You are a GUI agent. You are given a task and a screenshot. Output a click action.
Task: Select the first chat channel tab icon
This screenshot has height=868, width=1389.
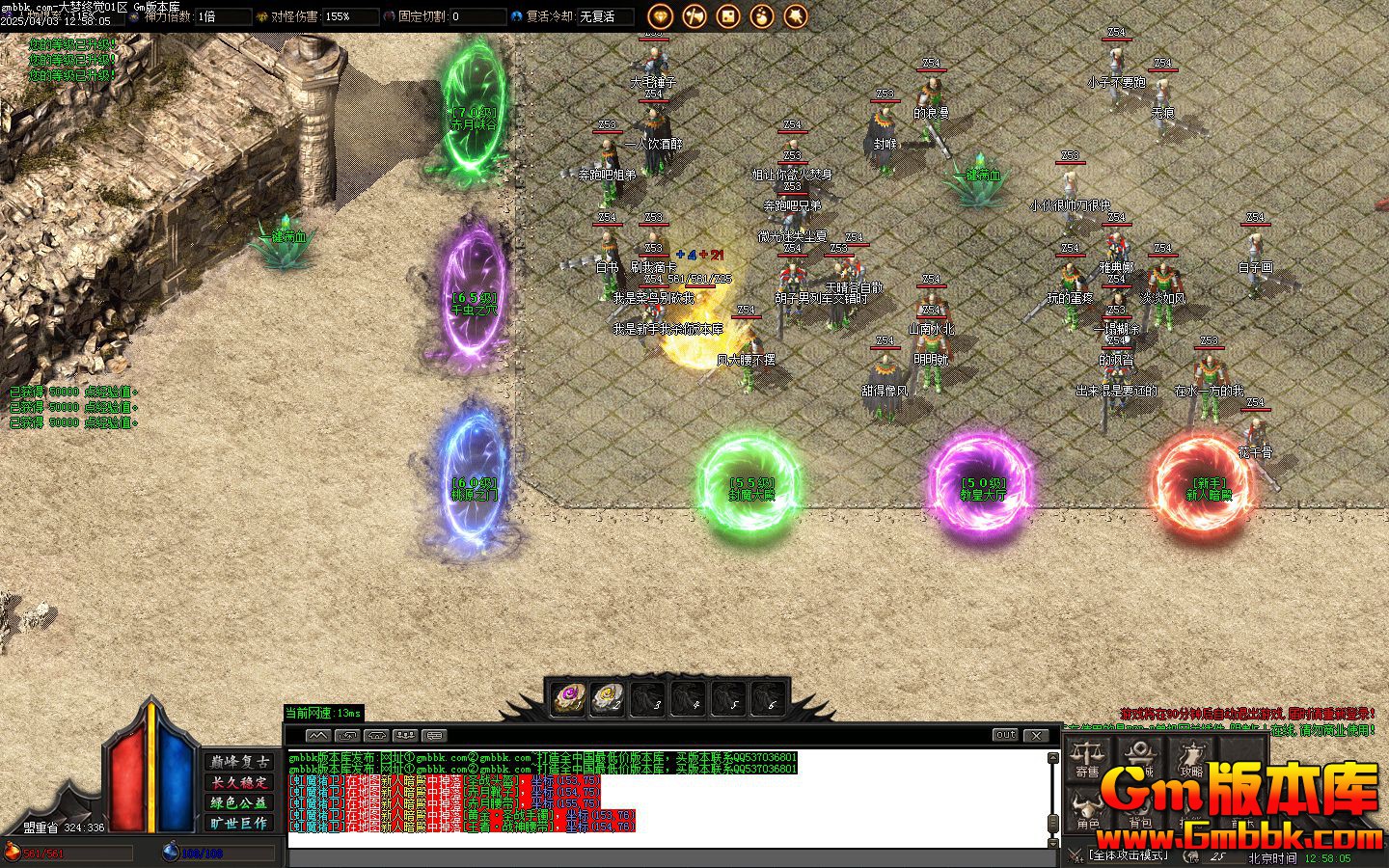(x=317, y=735)
